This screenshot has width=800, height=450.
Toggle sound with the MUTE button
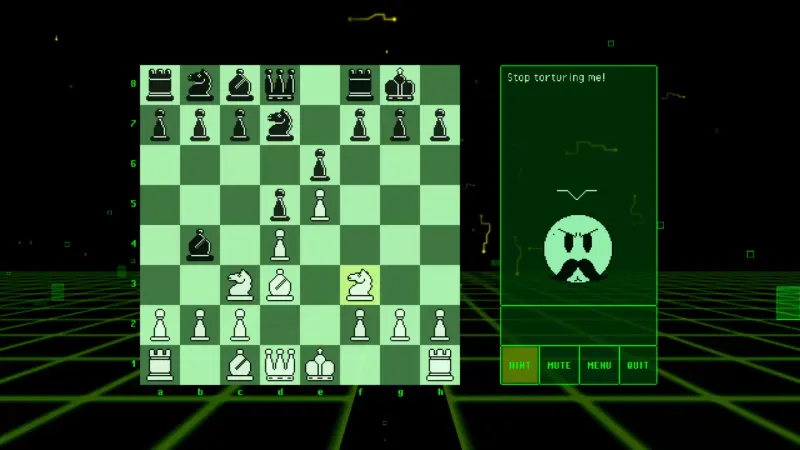click(x=559, y=365)
